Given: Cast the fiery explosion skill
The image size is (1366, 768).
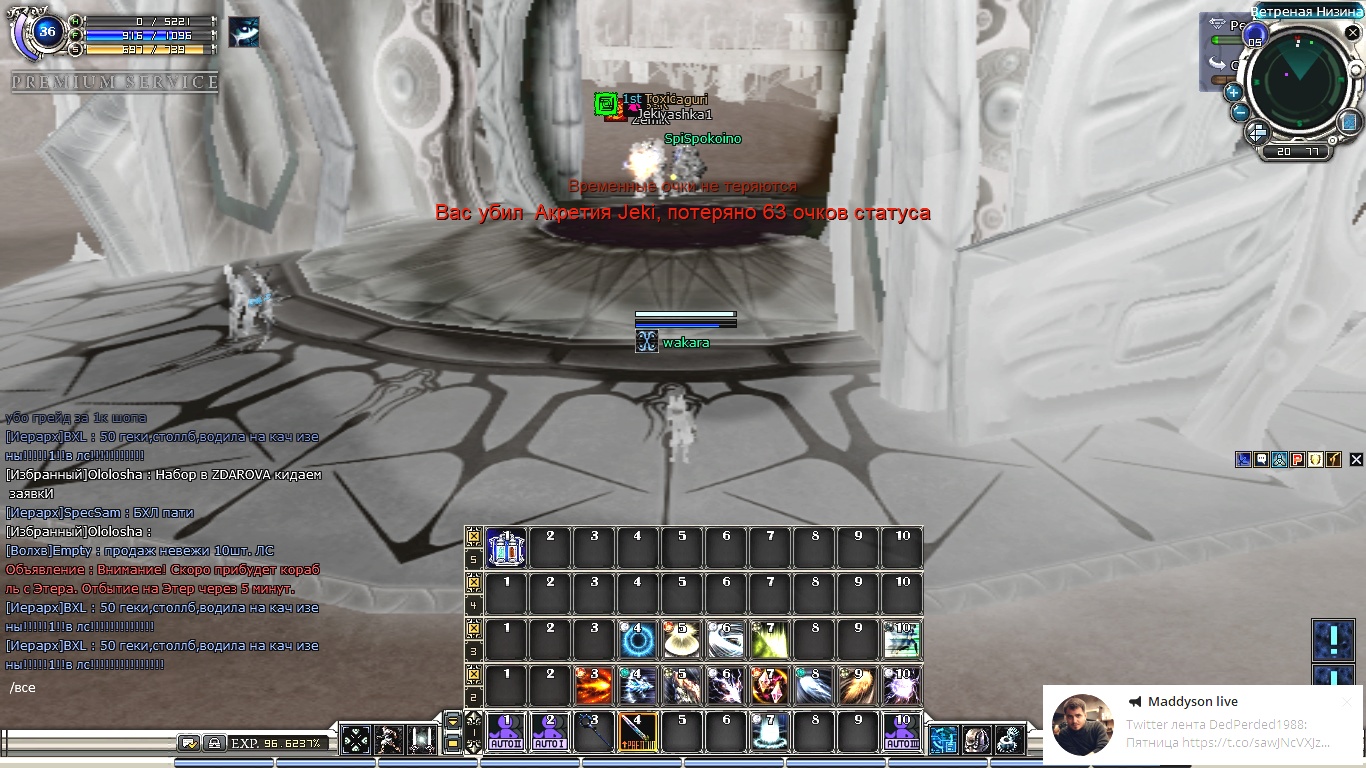Looking at the screenshot, I should (594, 686).
